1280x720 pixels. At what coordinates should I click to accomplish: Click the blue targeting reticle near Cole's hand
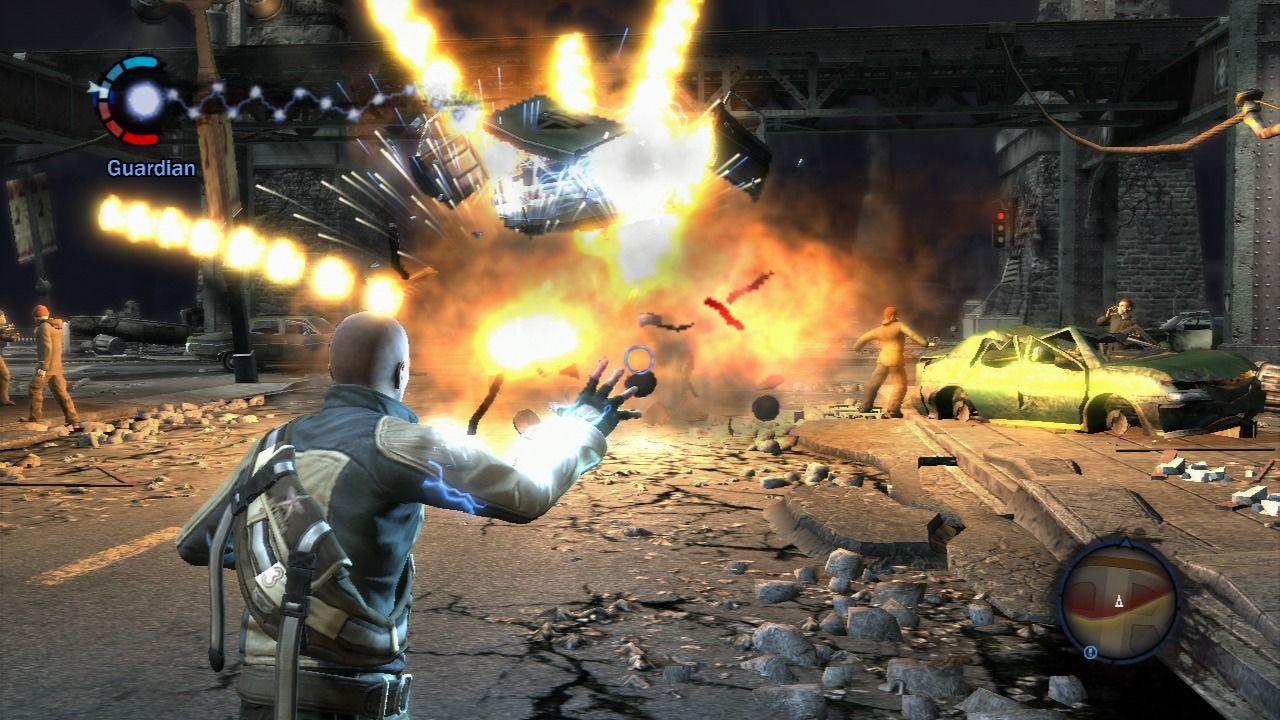(x=637, y=357)
